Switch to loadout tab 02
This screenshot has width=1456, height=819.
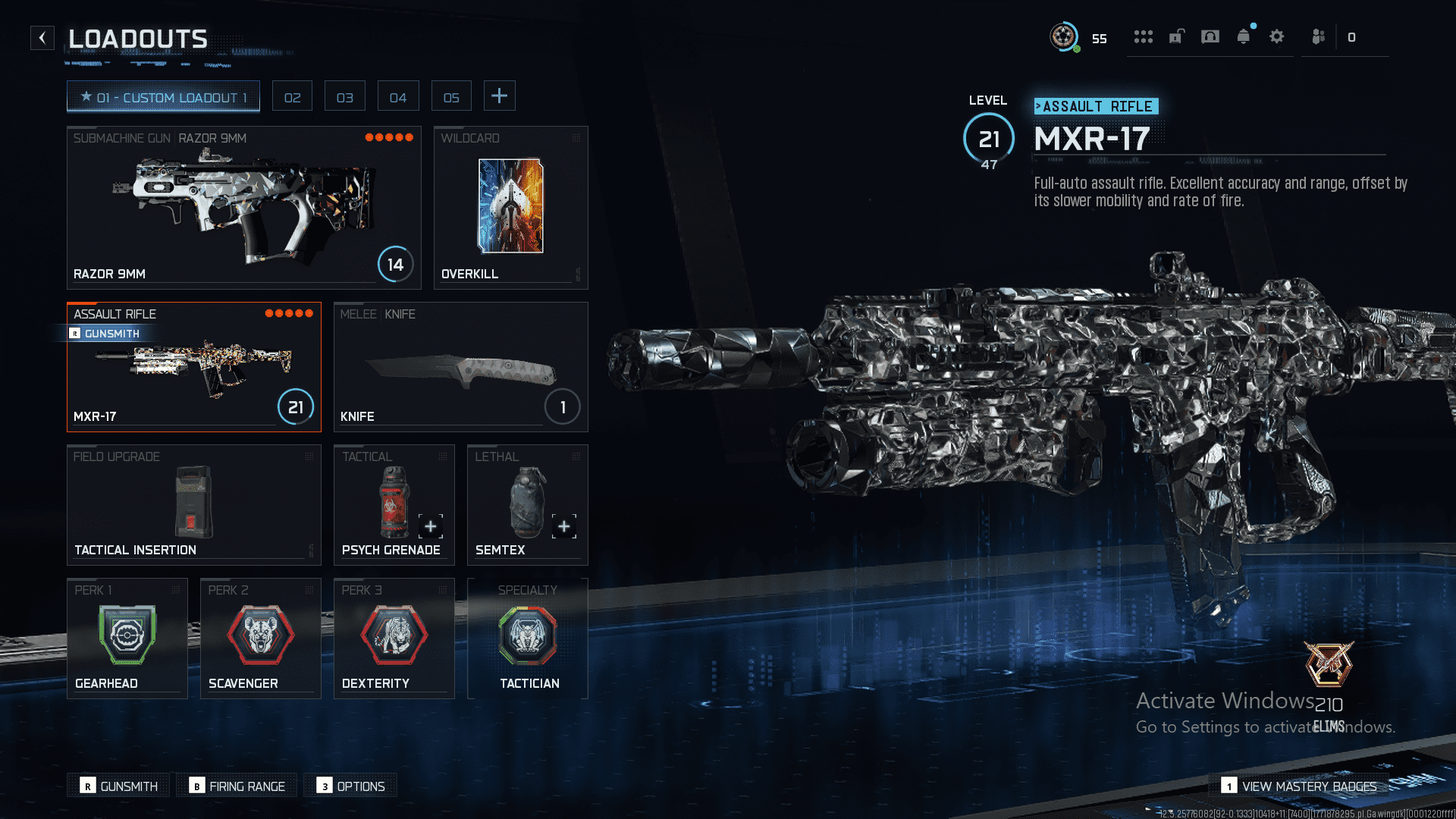tap(292, 97)
